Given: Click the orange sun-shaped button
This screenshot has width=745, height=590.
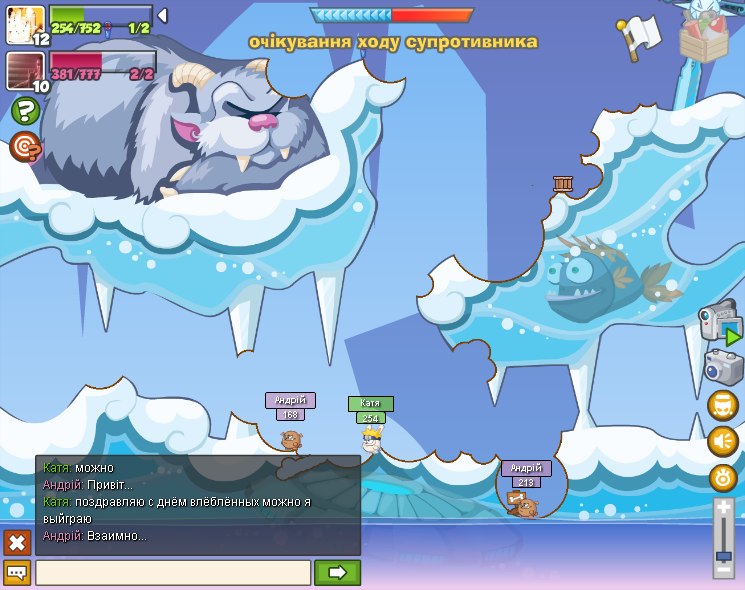Looking at the screenshot, I should [x=723, y=477].
